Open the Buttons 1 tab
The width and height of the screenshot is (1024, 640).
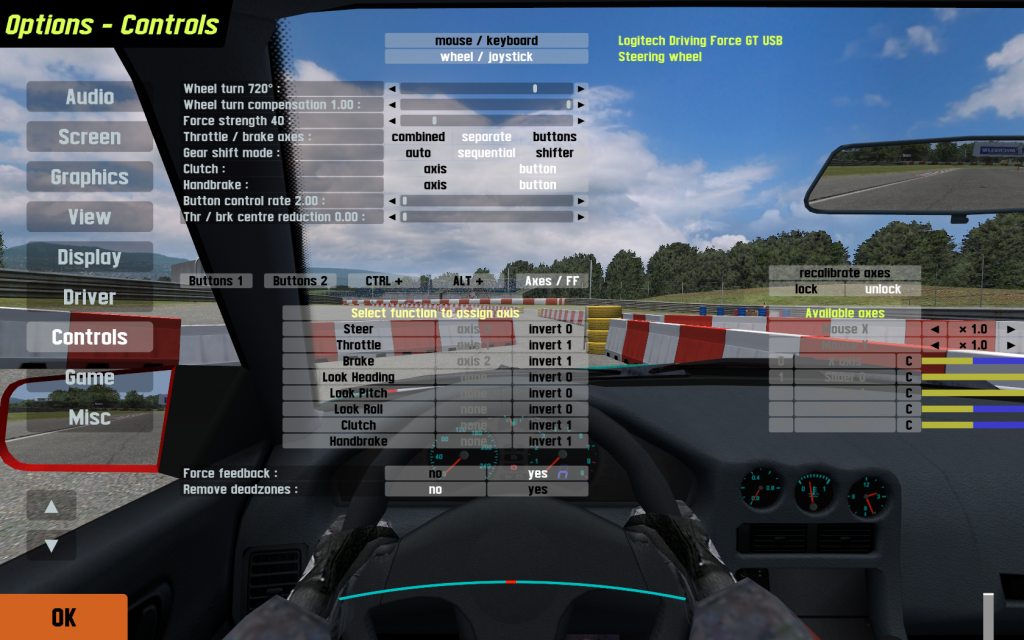click(x=217, y=281)
